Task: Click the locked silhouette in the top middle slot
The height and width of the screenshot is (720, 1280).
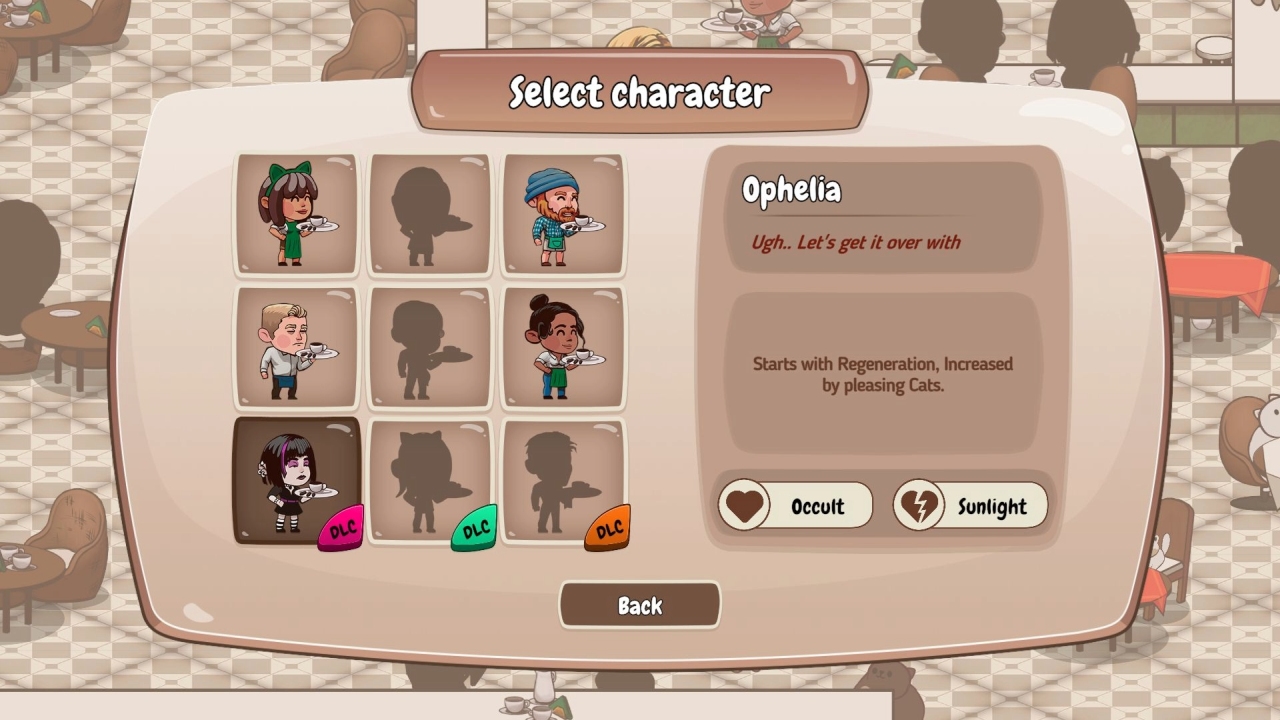Action: pos(430,213)
